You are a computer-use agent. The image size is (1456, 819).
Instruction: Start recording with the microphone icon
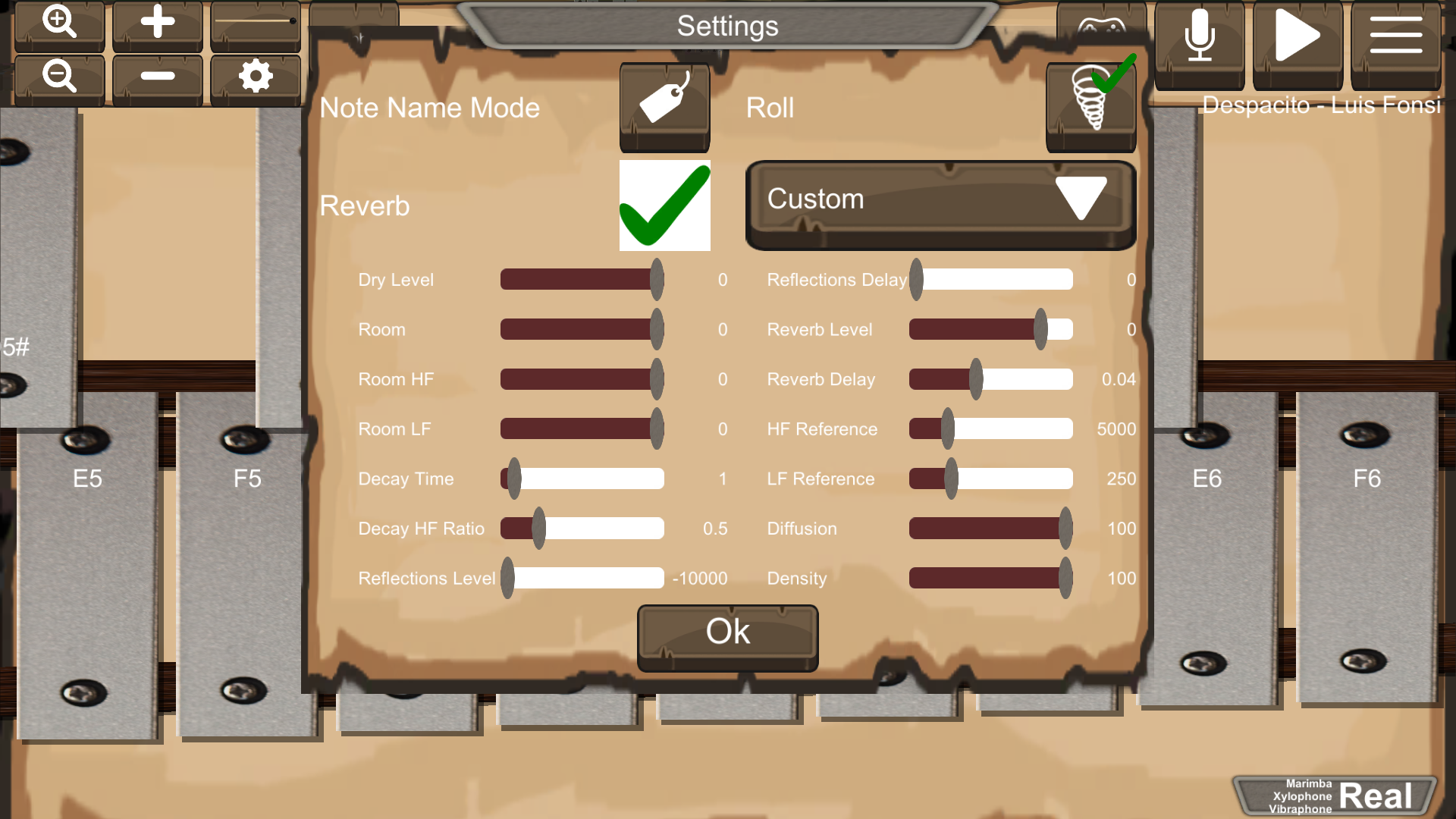[1199, 34]
